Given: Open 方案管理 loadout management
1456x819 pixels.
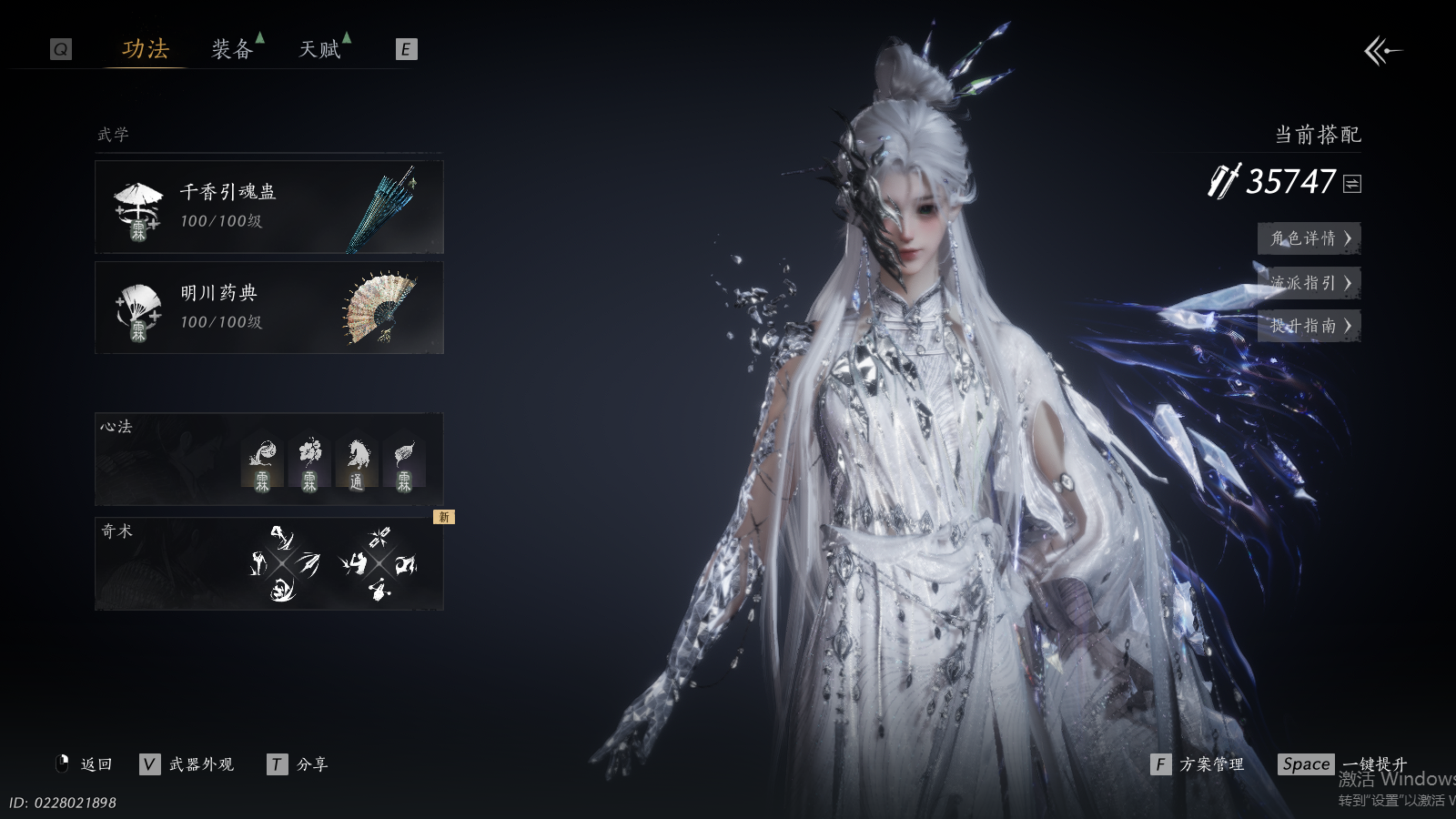Looking at the screenshot, I should click(x=1198, y=764).
